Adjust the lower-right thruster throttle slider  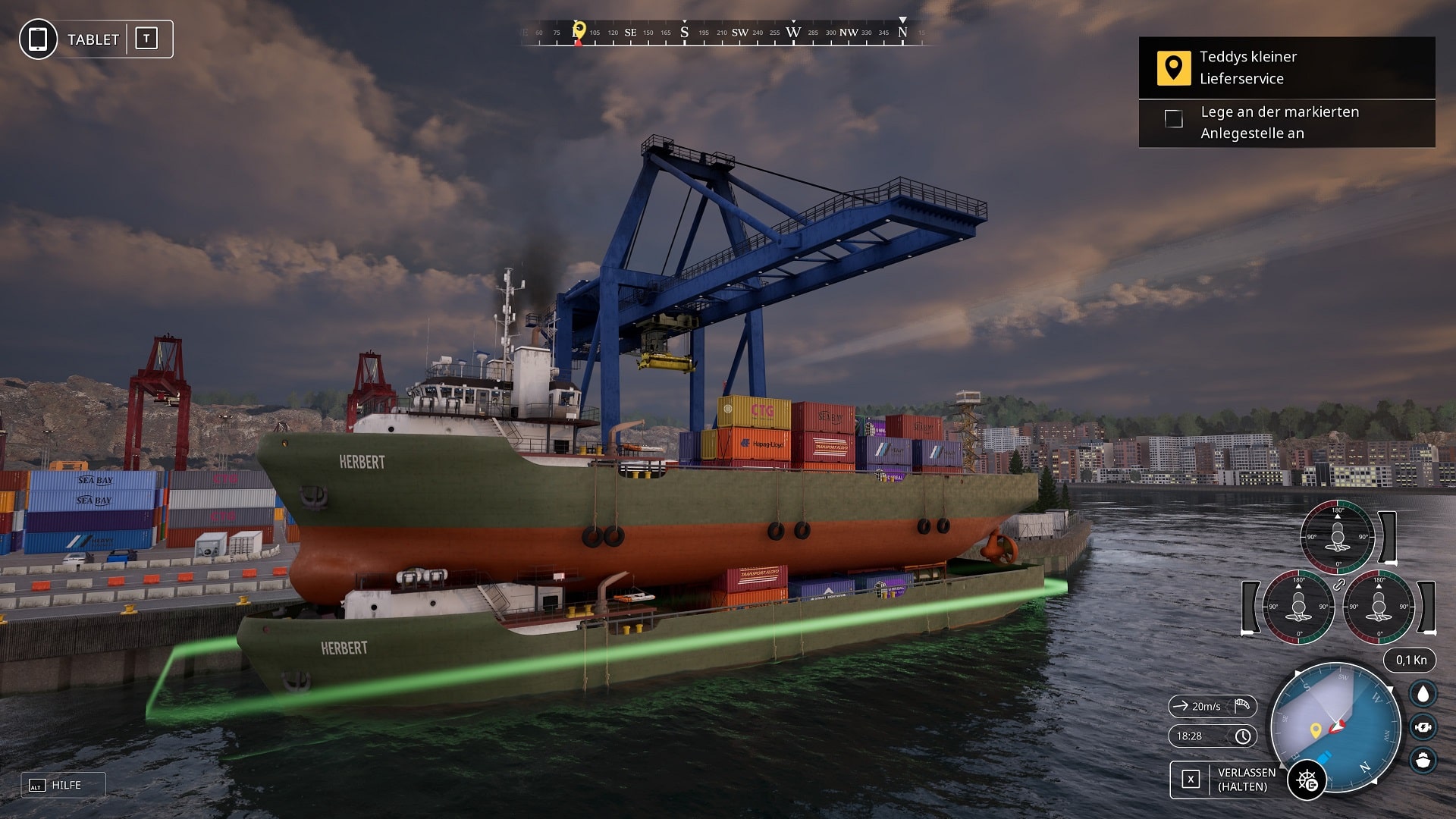tap(1426, 607)
